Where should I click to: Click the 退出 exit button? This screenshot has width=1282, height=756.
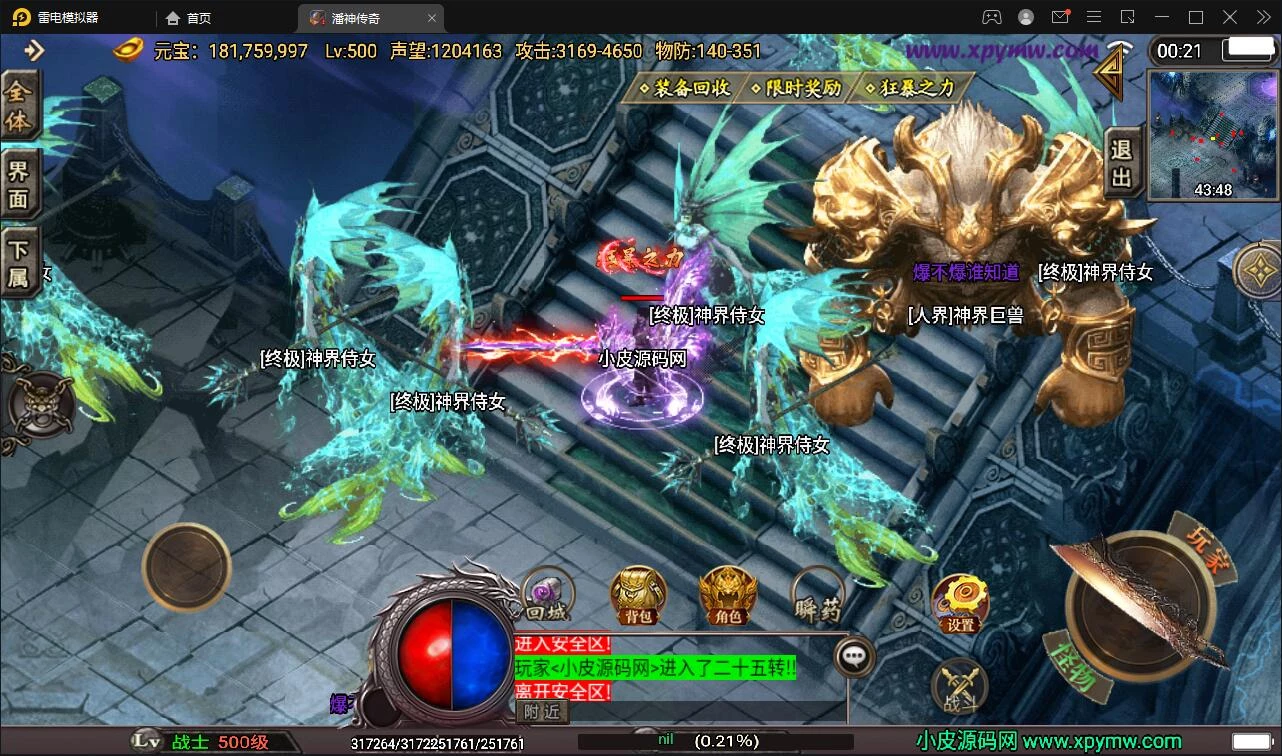pyautogui.click(x=1122, y=164)
